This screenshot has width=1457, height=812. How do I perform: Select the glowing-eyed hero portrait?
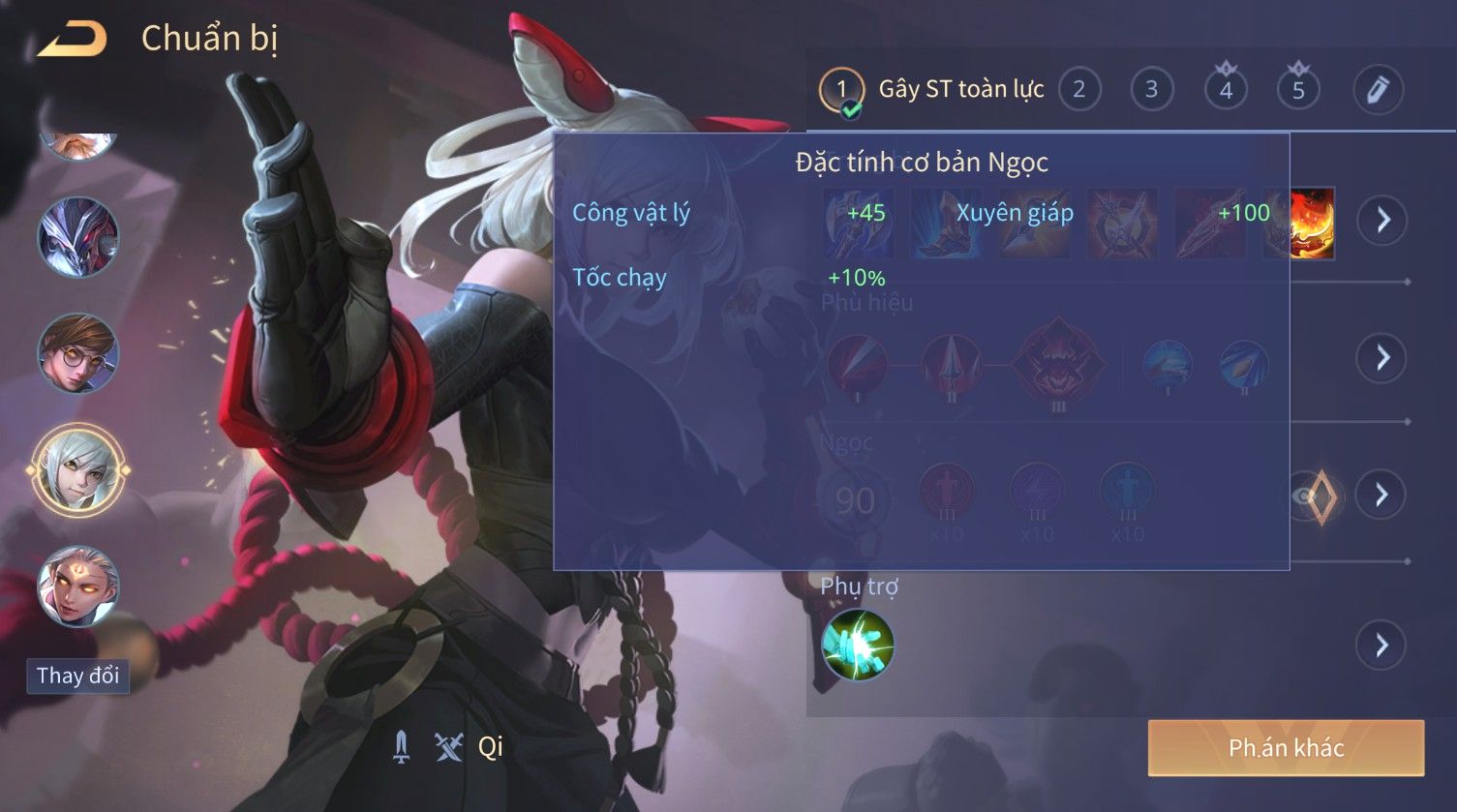point(77,586)
